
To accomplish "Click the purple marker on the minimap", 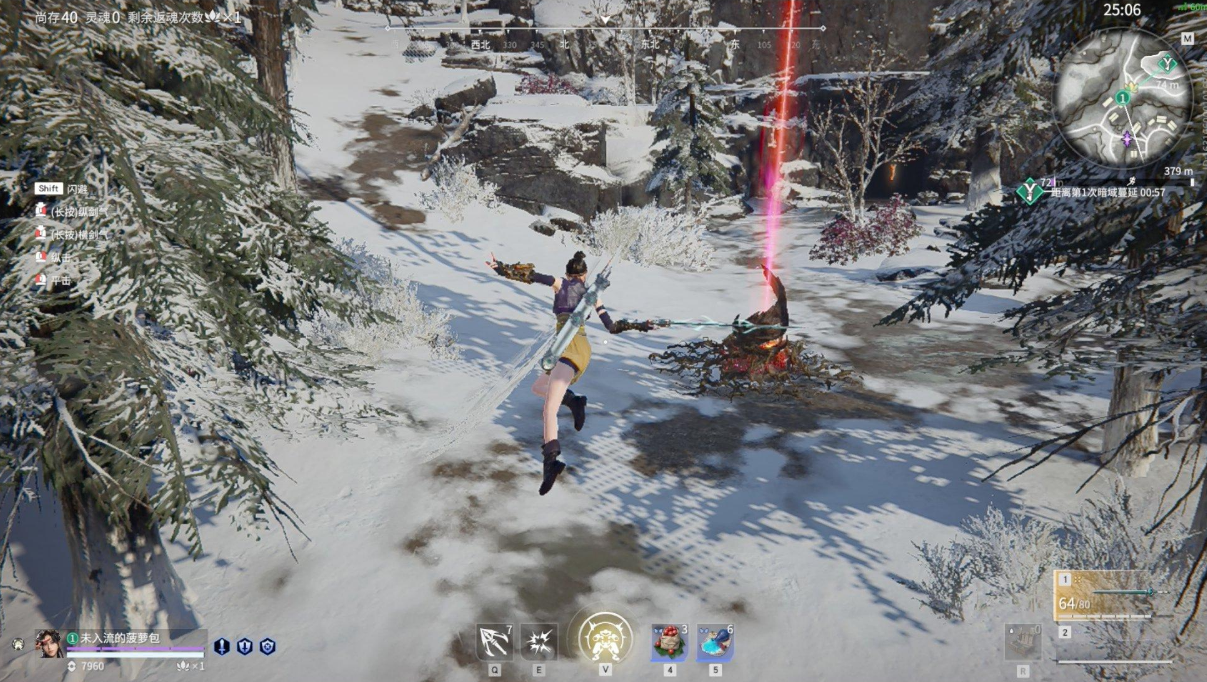I will (1128, 137).
